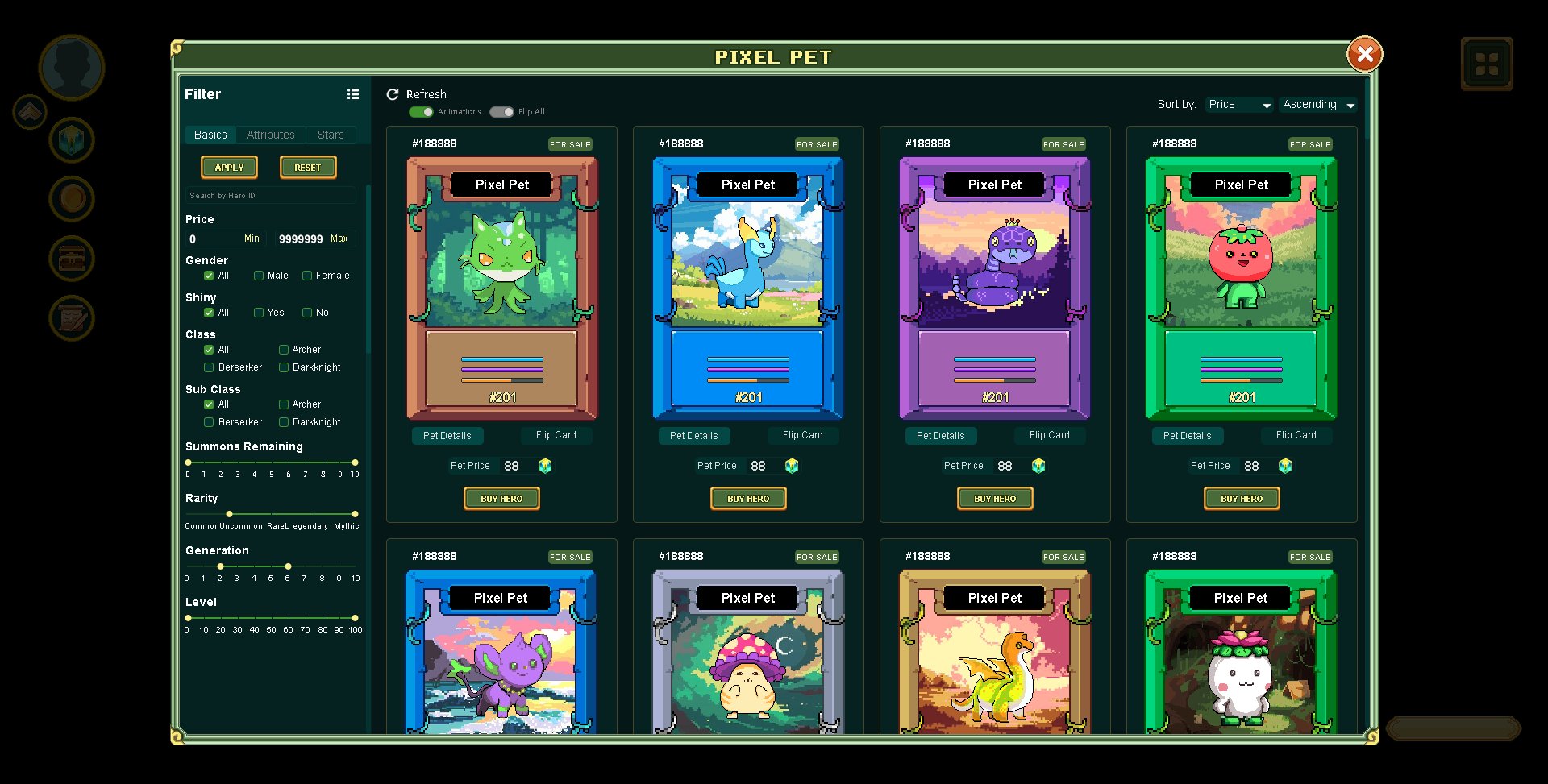Switch to the Stars filter tab
1548x784 pixels.
click(x=331, y=134)
